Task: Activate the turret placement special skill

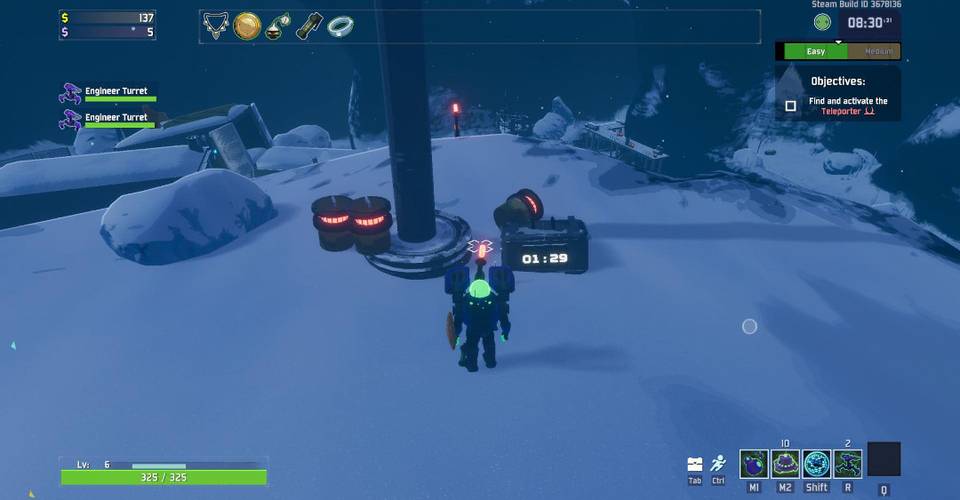Action: tap(848, 464)
